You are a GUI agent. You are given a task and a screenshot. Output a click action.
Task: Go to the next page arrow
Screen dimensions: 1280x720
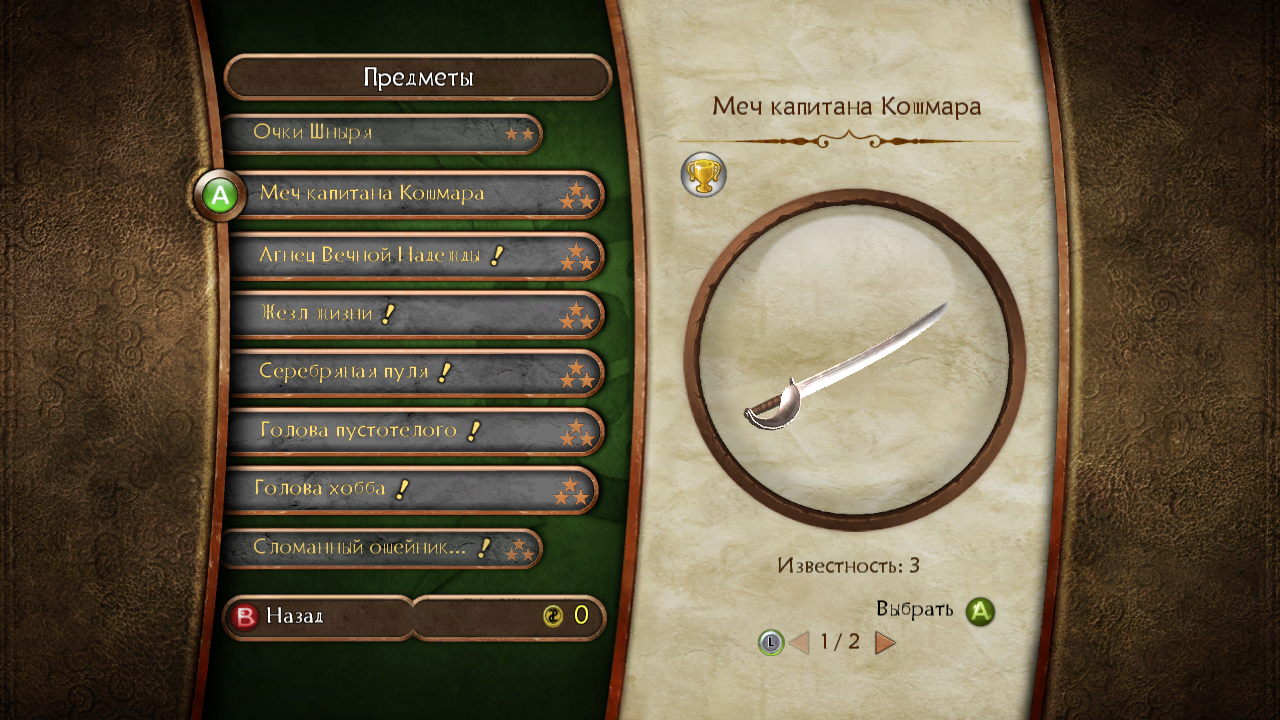[x=885, y=642]
